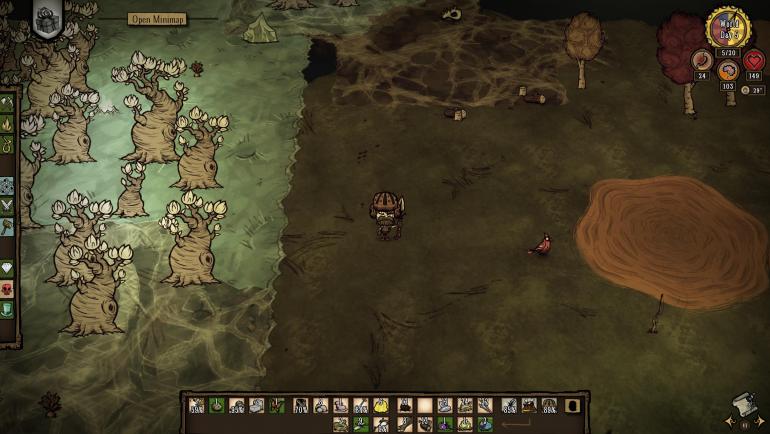Select the flame Light crafting tab
This screenshot has height=434, width=770.
click(x=7, y=124)
